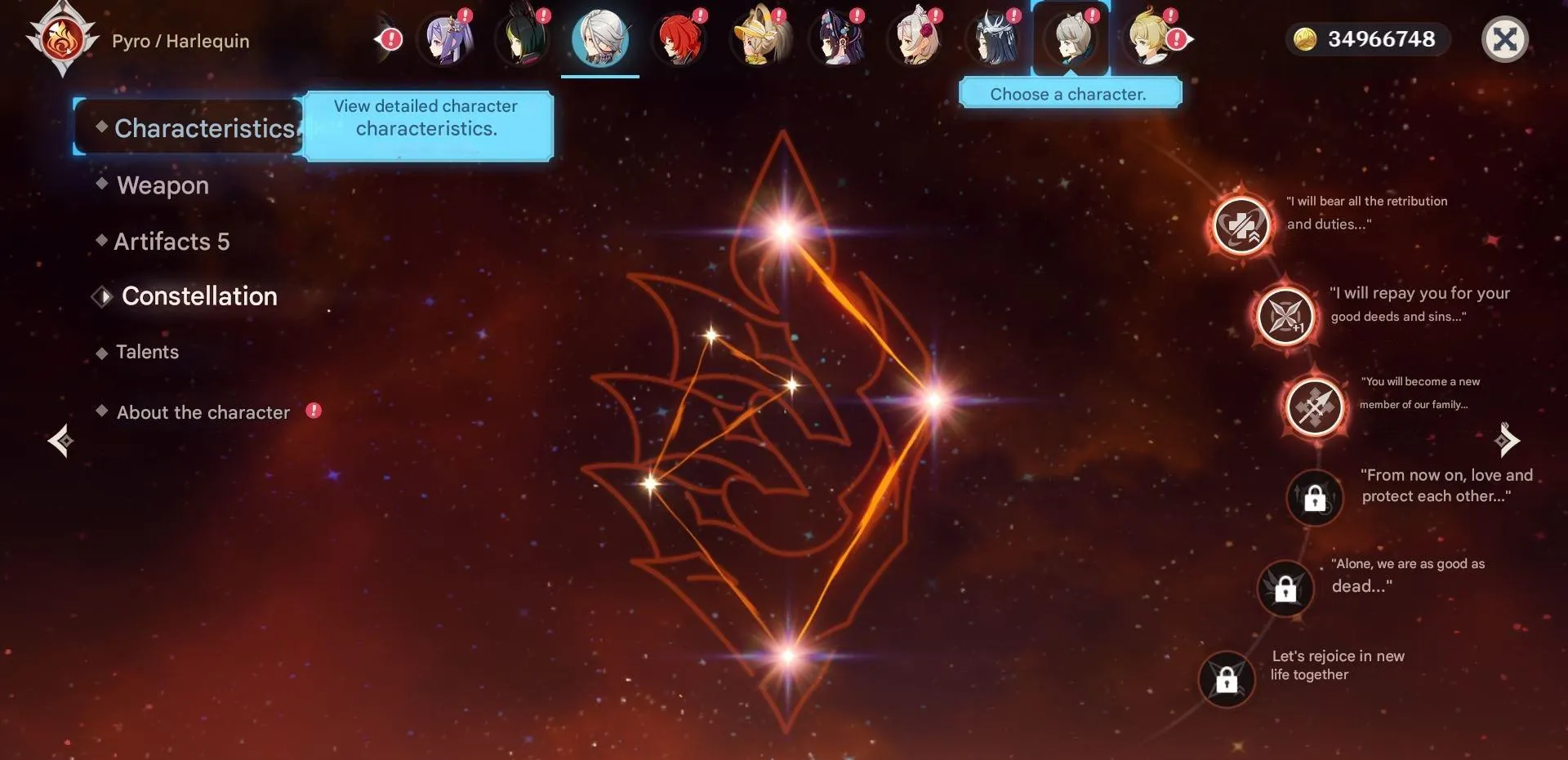
Task: Switch to previous character with left arrow
Action: (60, 441)
